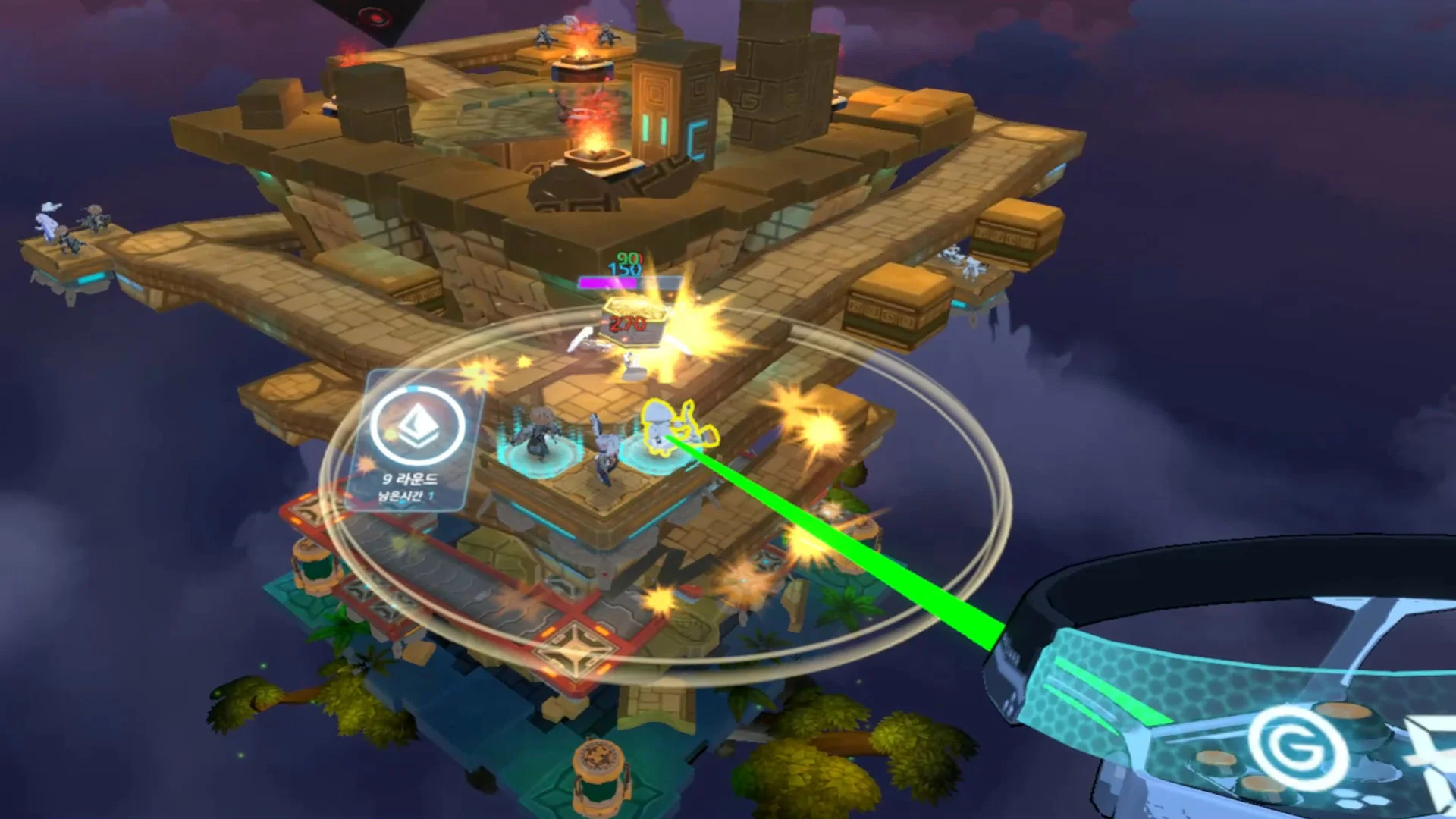1456x819 pixels.
Task: Select the 남은시간 timer readout
Action: pos(407,497)
